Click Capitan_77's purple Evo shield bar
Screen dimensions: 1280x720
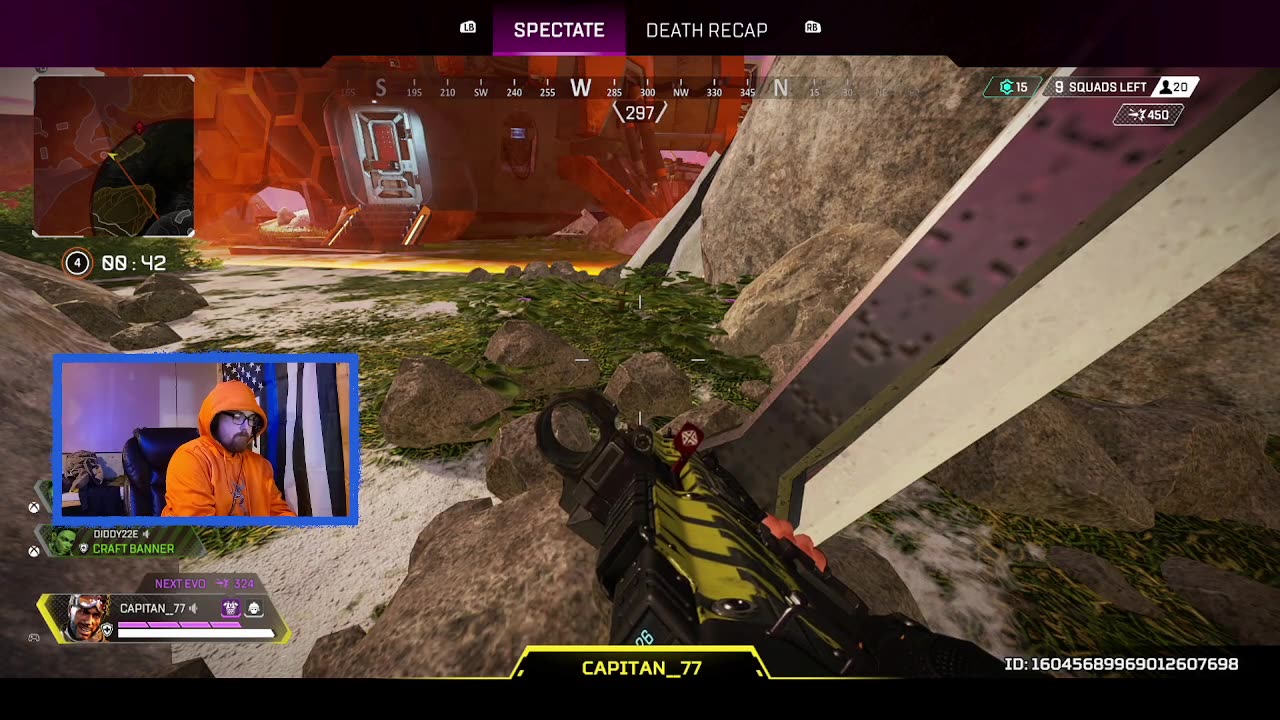click(x=178, y=624)
